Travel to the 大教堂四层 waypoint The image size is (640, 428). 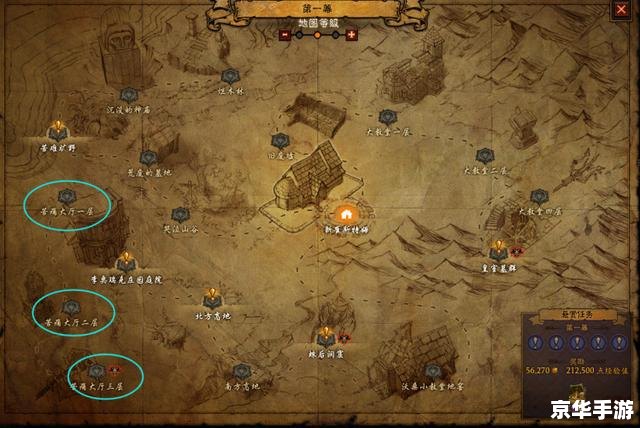pyautogui.click(x=540, y=197)
